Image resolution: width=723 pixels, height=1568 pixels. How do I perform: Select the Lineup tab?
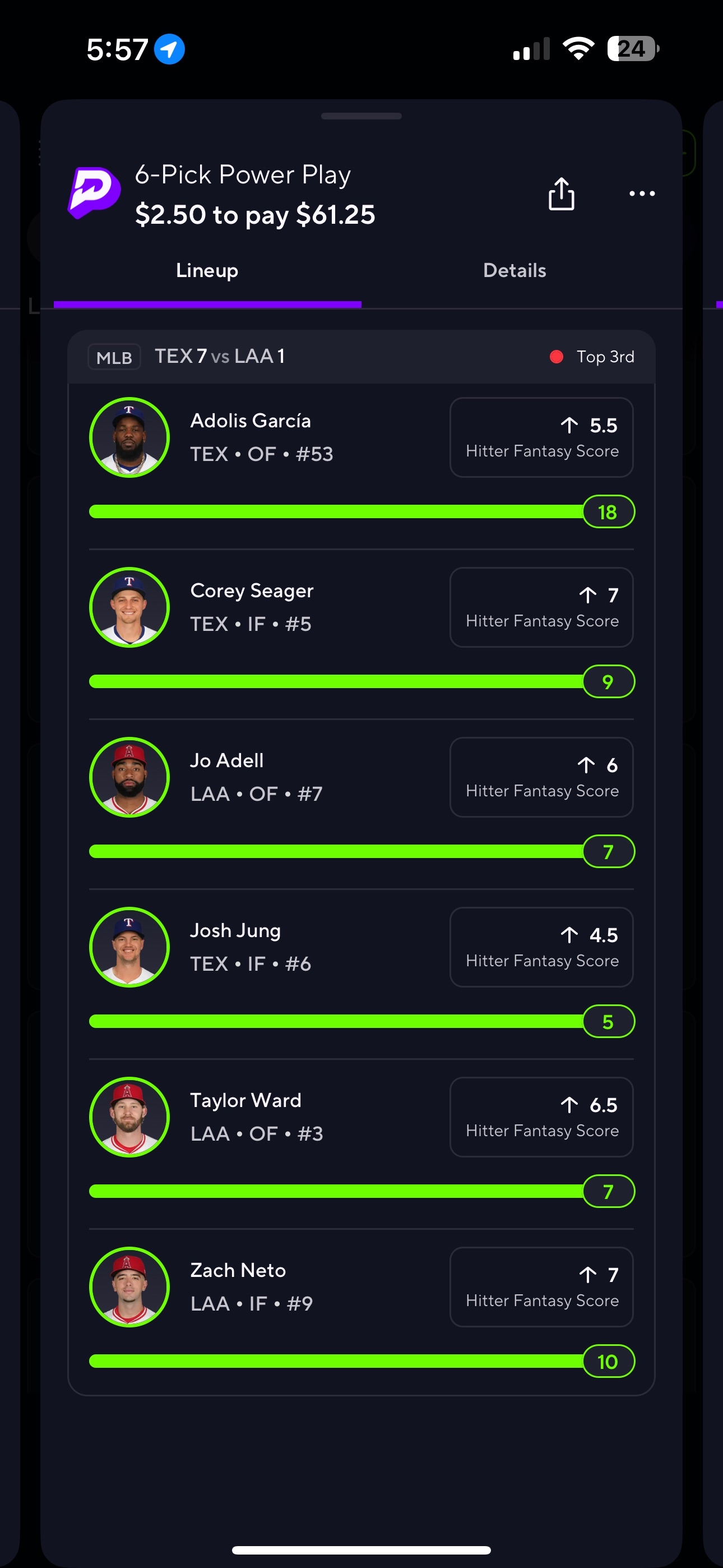pos(207,271)
